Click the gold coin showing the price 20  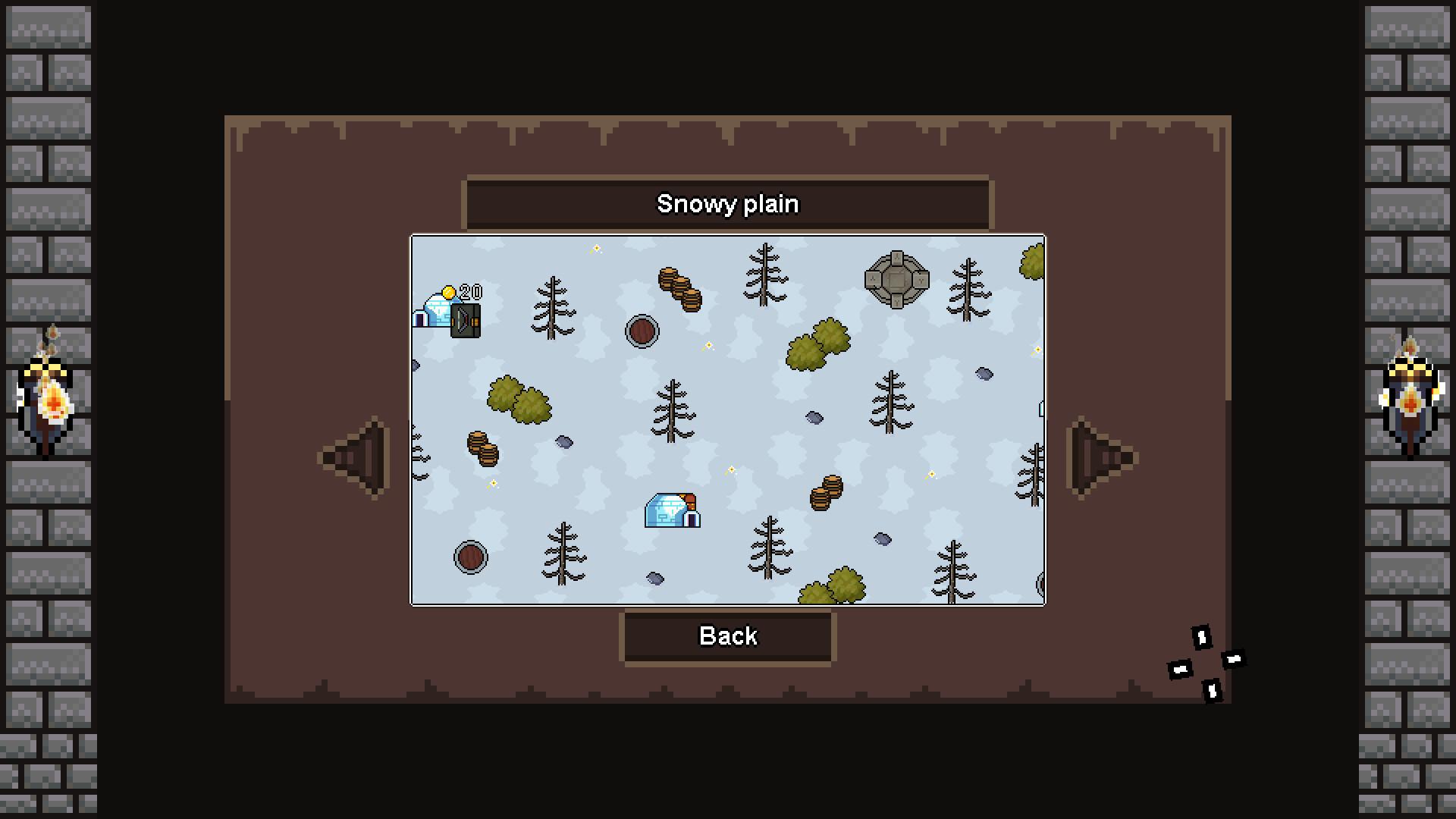pos(449,291)
